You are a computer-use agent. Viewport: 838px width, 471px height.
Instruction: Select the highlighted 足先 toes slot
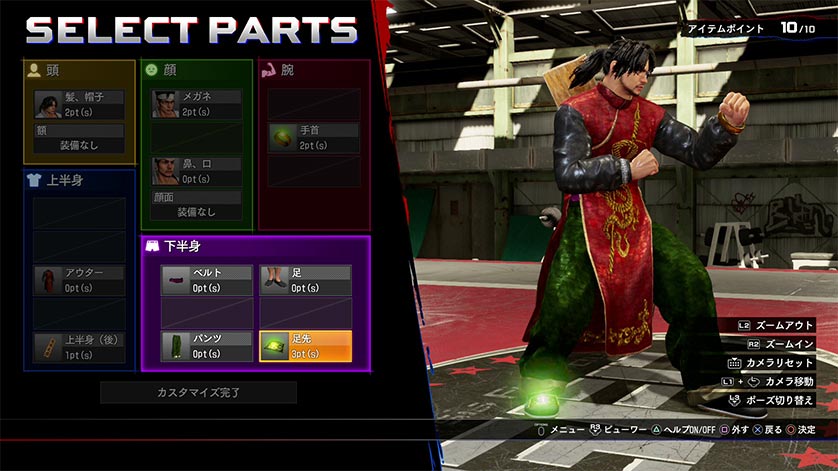305,346
